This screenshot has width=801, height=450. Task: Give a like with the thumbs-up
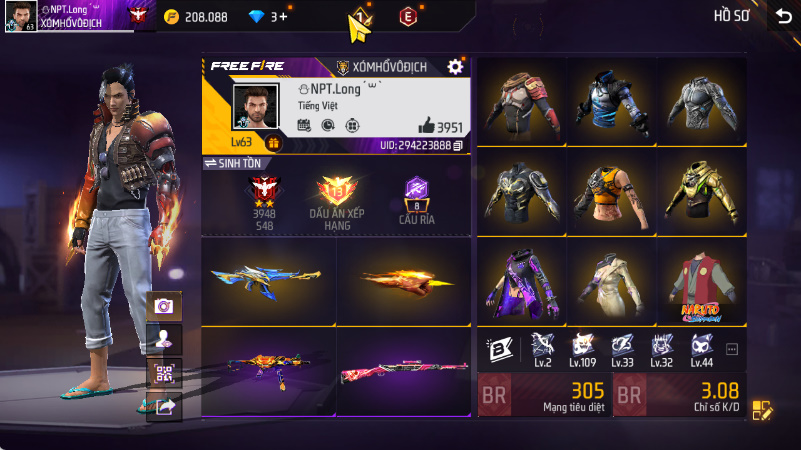426,126
